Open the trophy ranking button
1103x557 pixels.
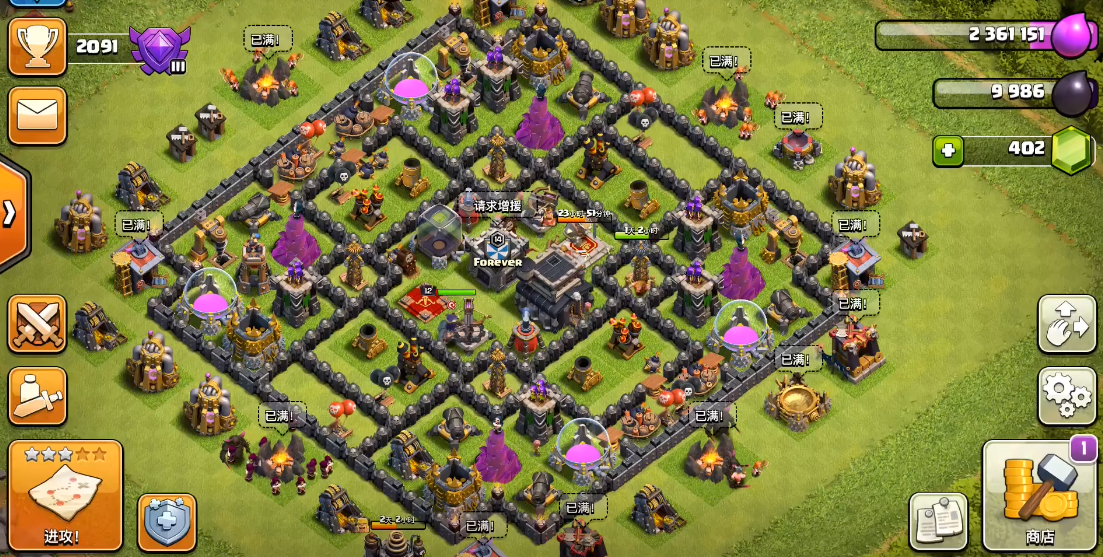37,46
